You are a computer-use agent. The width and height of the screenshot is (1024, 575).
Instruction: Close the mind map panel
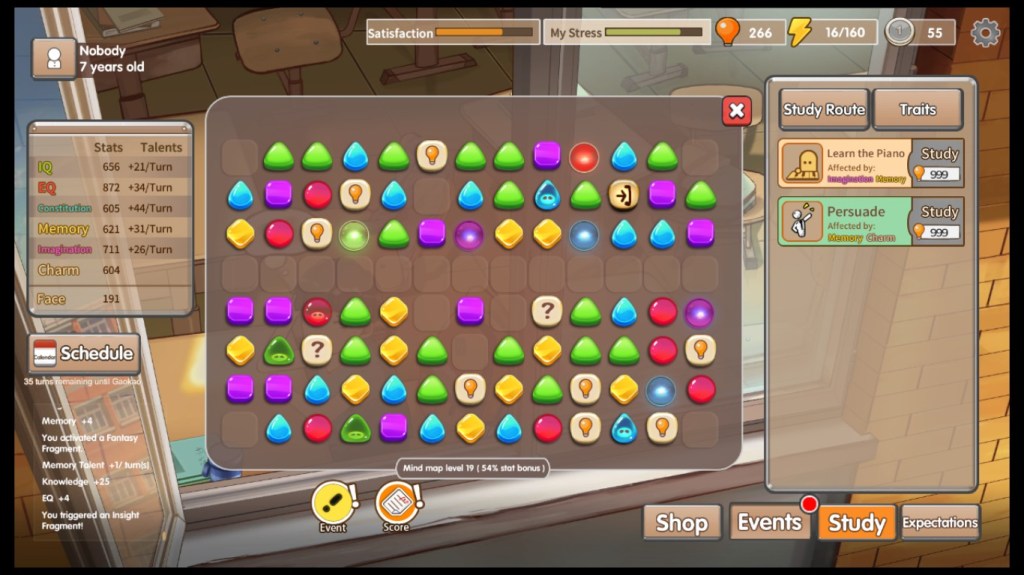736,111
